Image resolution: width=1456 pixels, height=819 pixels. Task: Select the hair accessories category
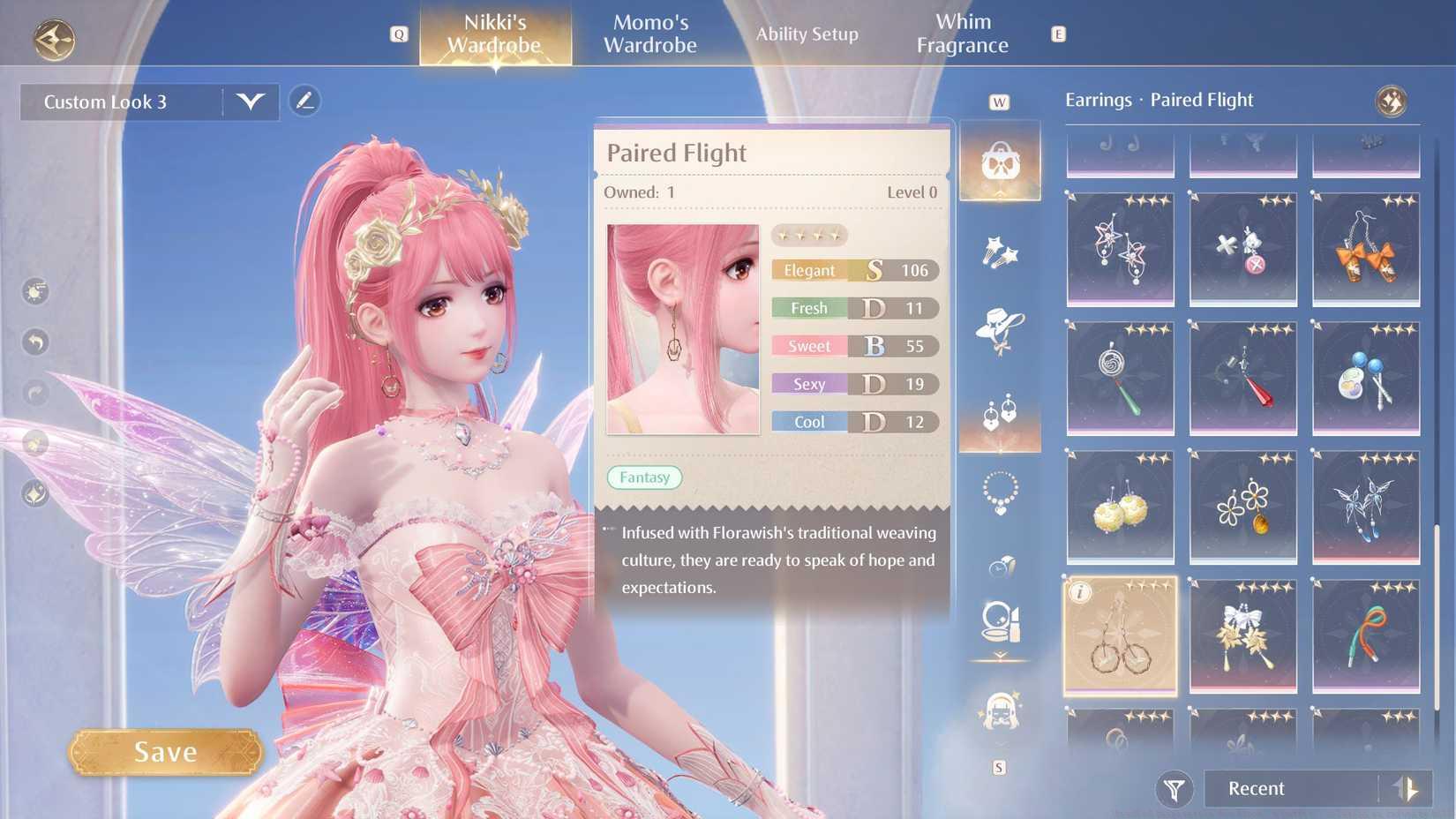[x=998, y=253]
